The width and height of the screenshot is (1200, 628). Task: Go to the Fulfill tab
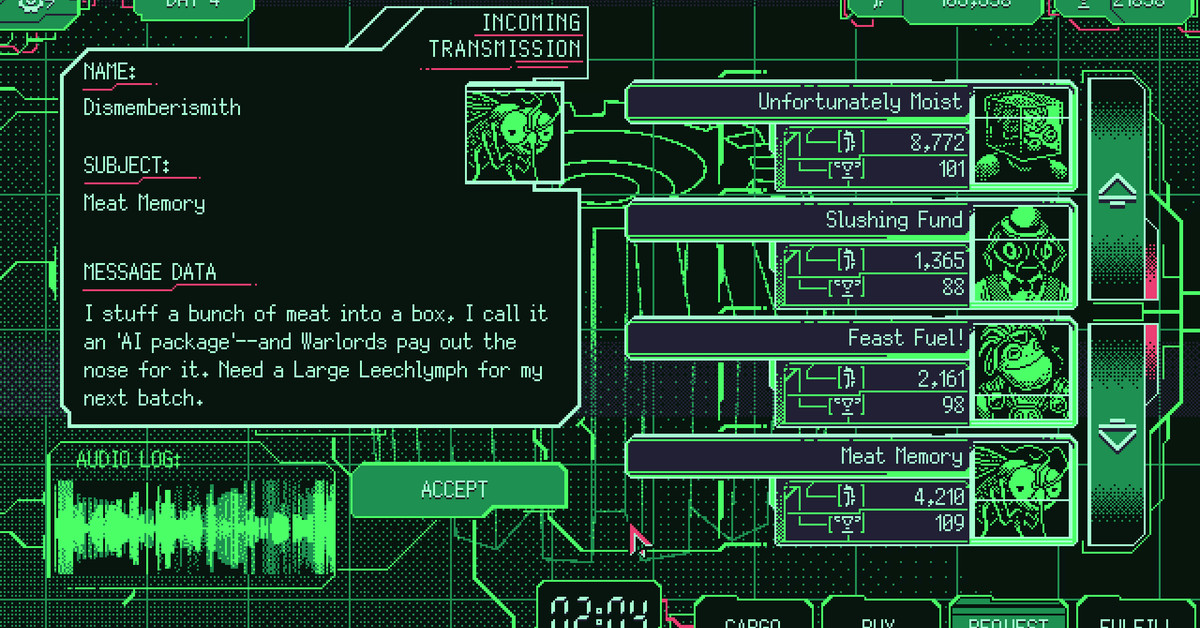point(1128,620)
